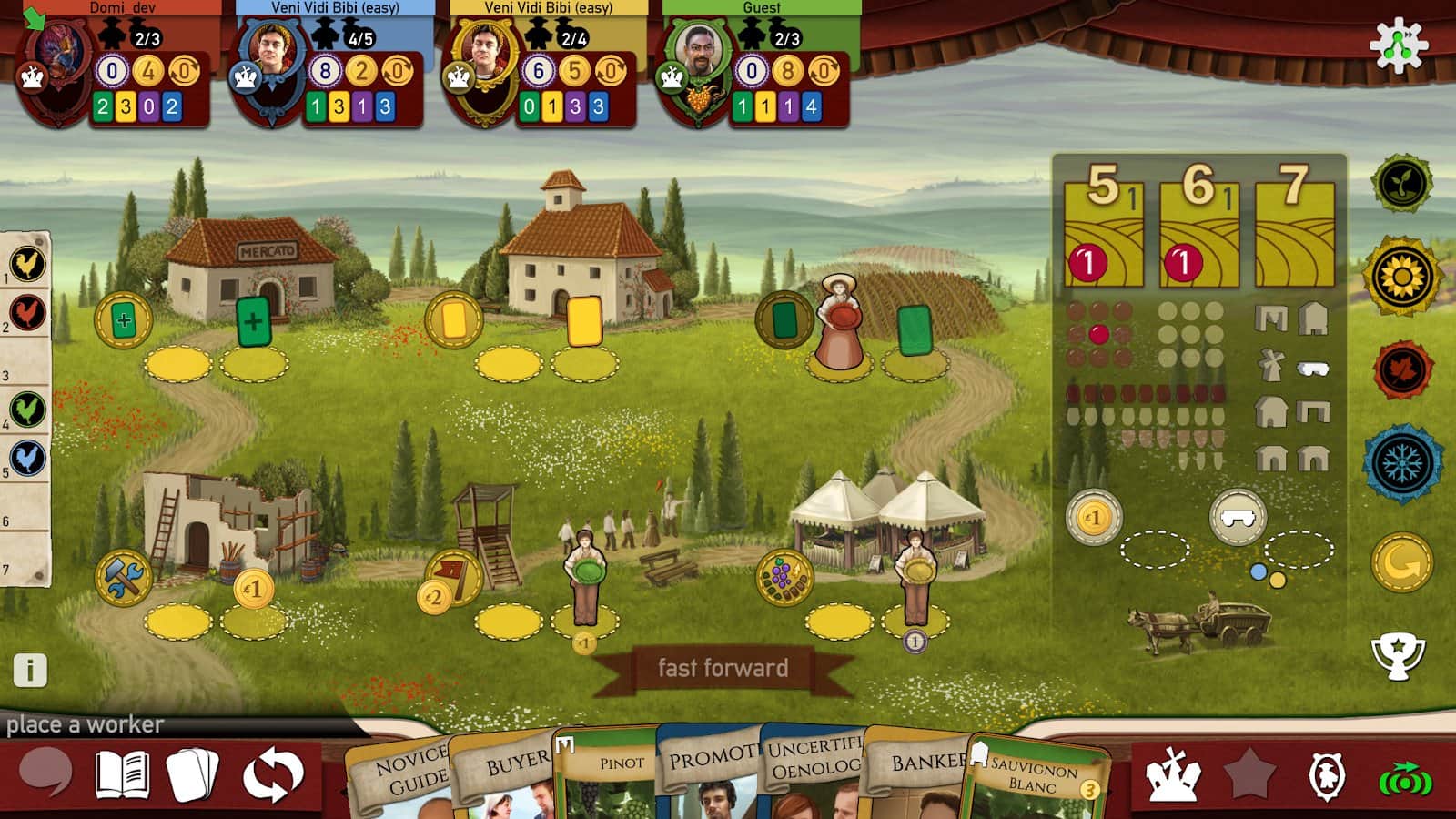Open the trophy scoring icon
The height and width of the screenshot is (819, 1456).
coord(1398,655)
